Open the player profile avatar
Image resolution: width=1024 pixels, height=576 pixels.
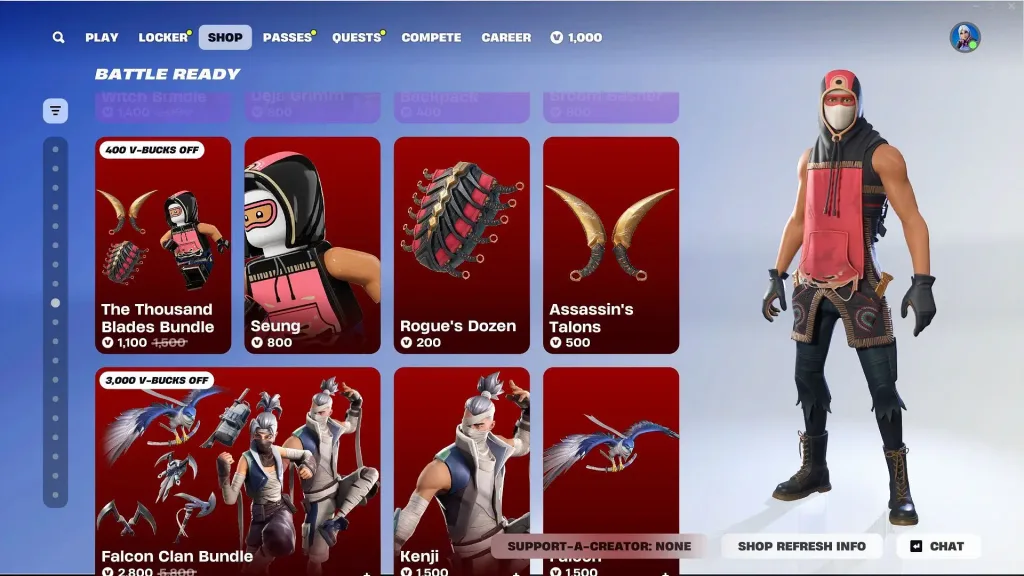click(964, 38)
